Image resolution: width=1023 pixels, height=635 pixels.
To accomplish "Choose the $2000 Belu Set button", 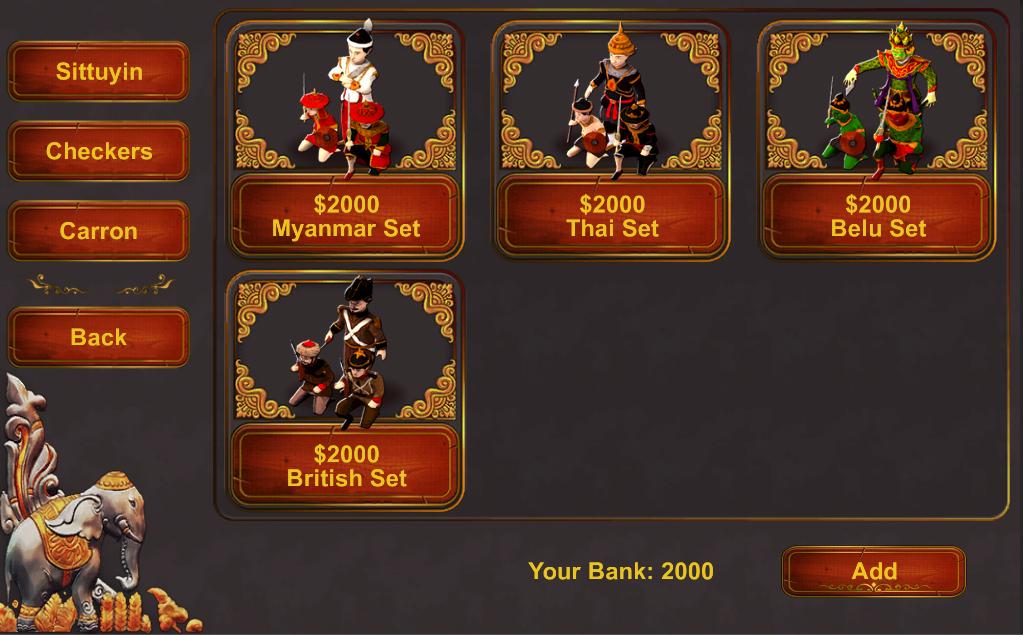I will [877, 217].
